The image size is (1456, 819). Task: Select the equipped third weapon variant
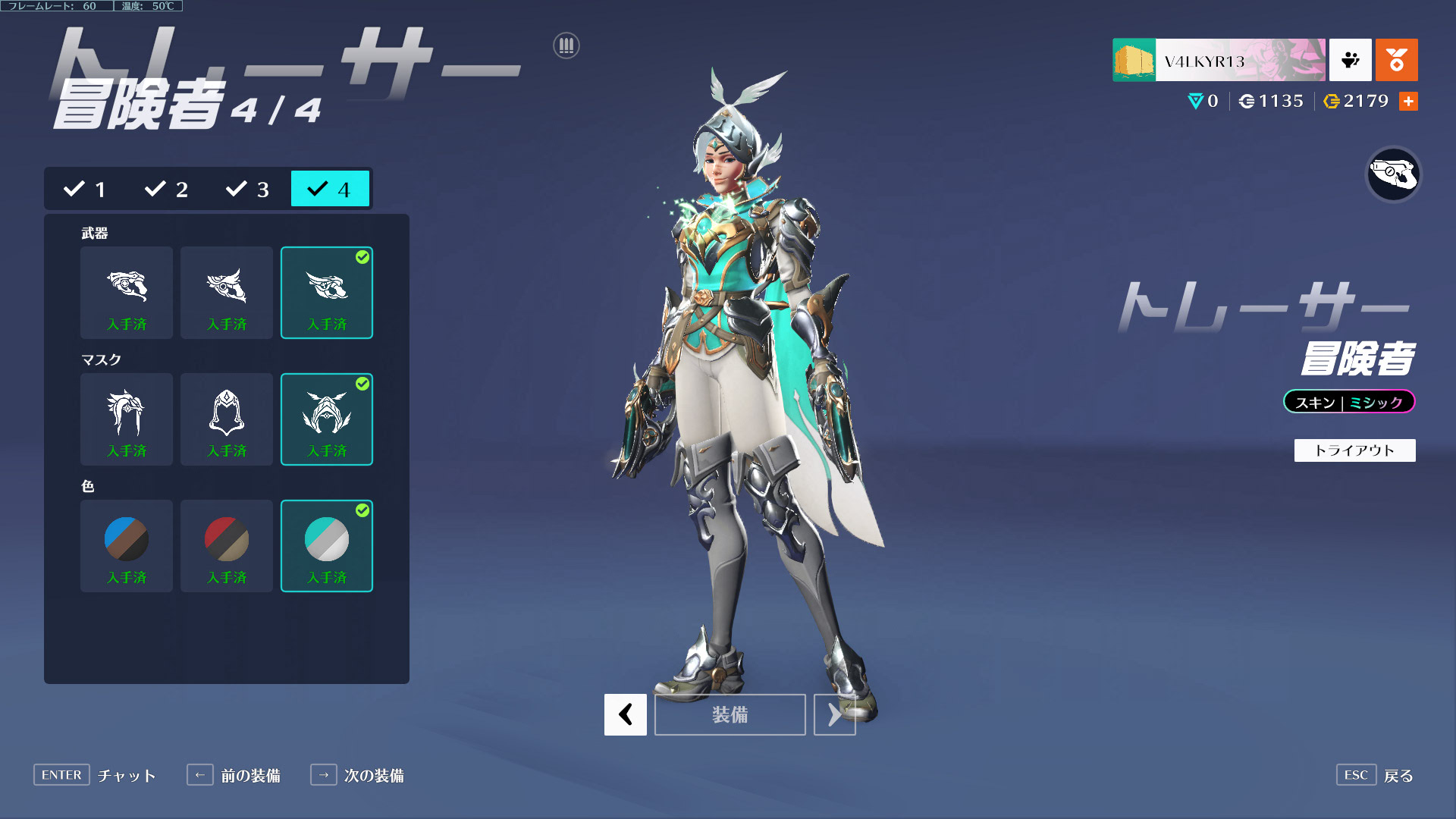(x=327, y=293)
